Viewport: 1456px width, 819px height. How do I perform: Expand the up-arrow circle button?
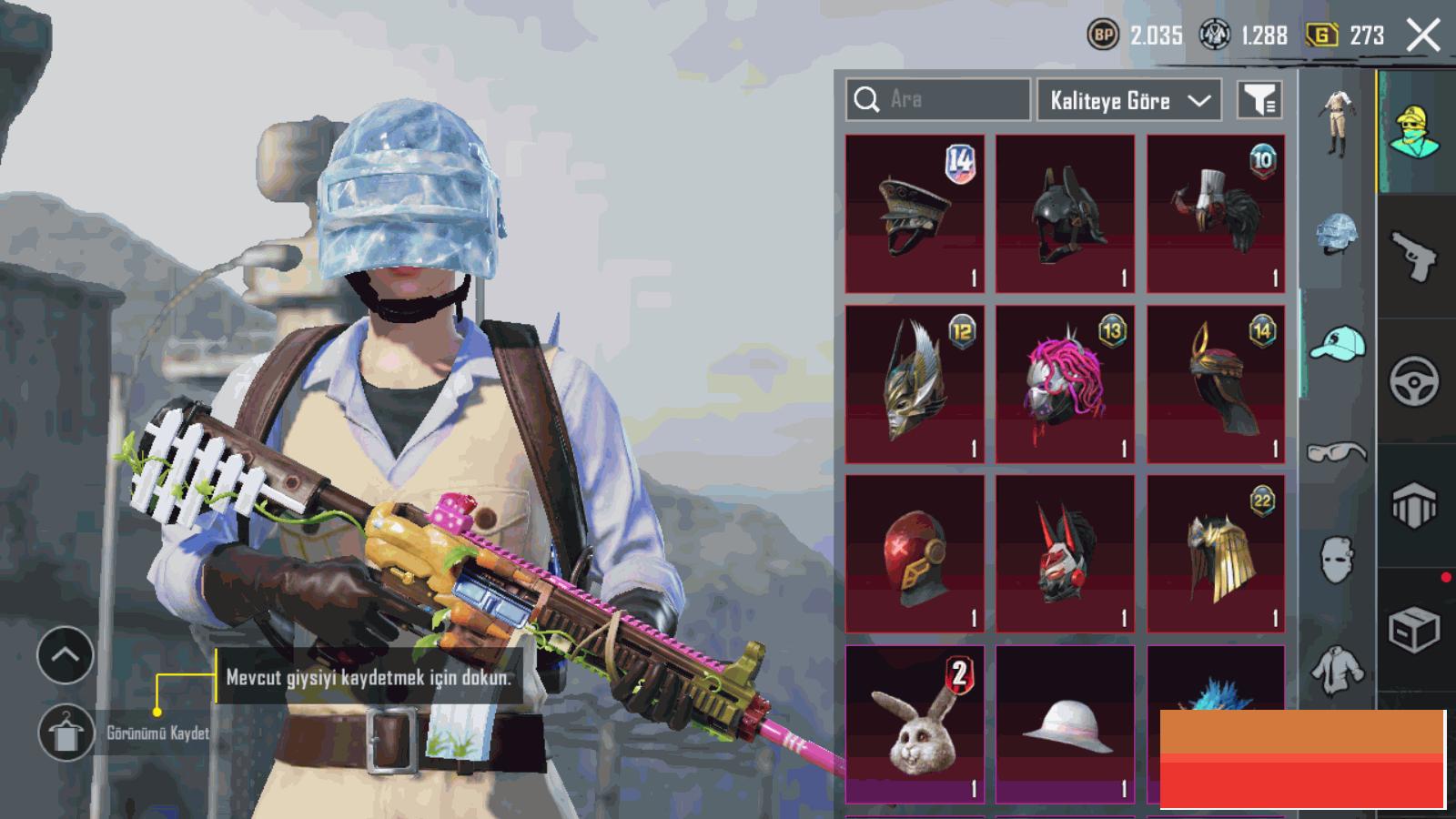pyautogui.click(x=65, y=654)
